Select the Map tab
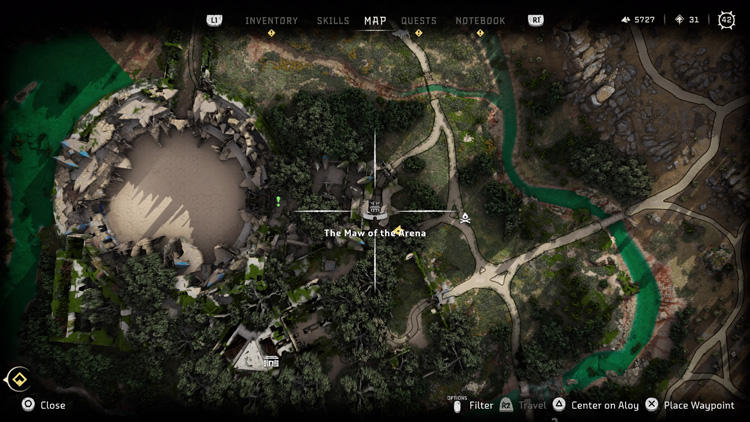 point(375,21)
